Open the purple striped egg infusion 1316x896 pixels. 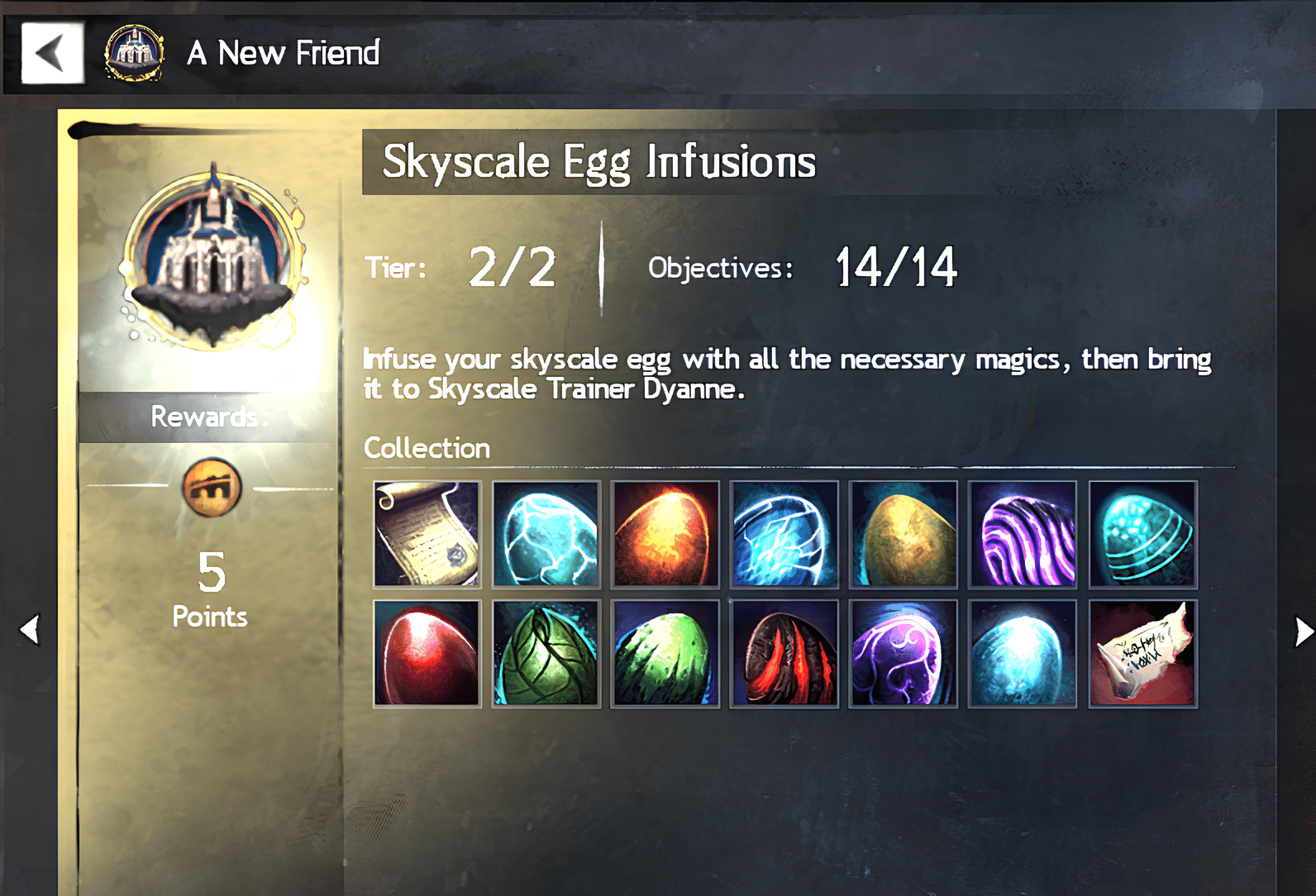click(x=1023, y=534)
